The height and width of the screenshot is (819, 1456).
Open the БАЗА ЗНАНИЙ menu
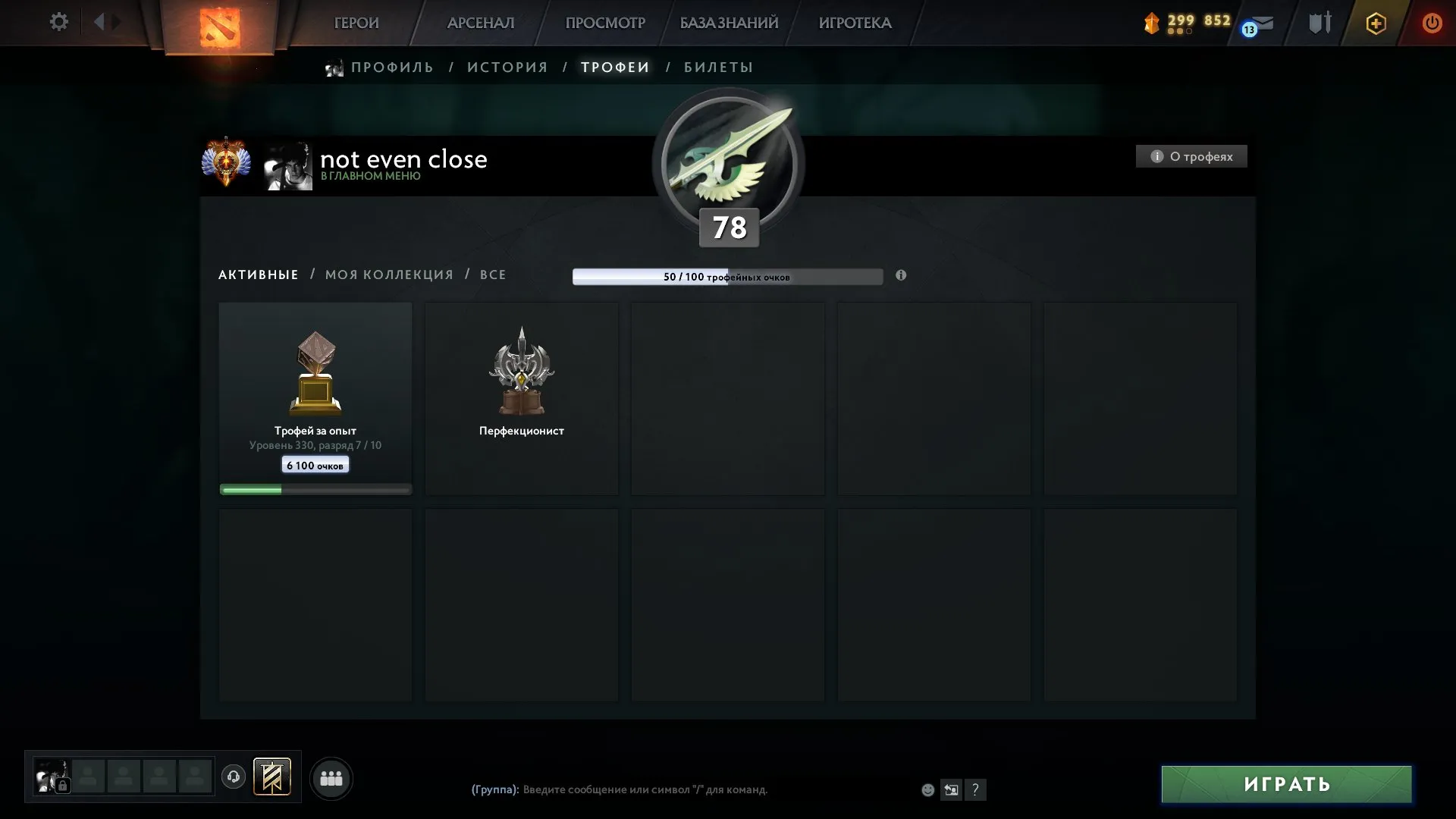click(728, 23)
